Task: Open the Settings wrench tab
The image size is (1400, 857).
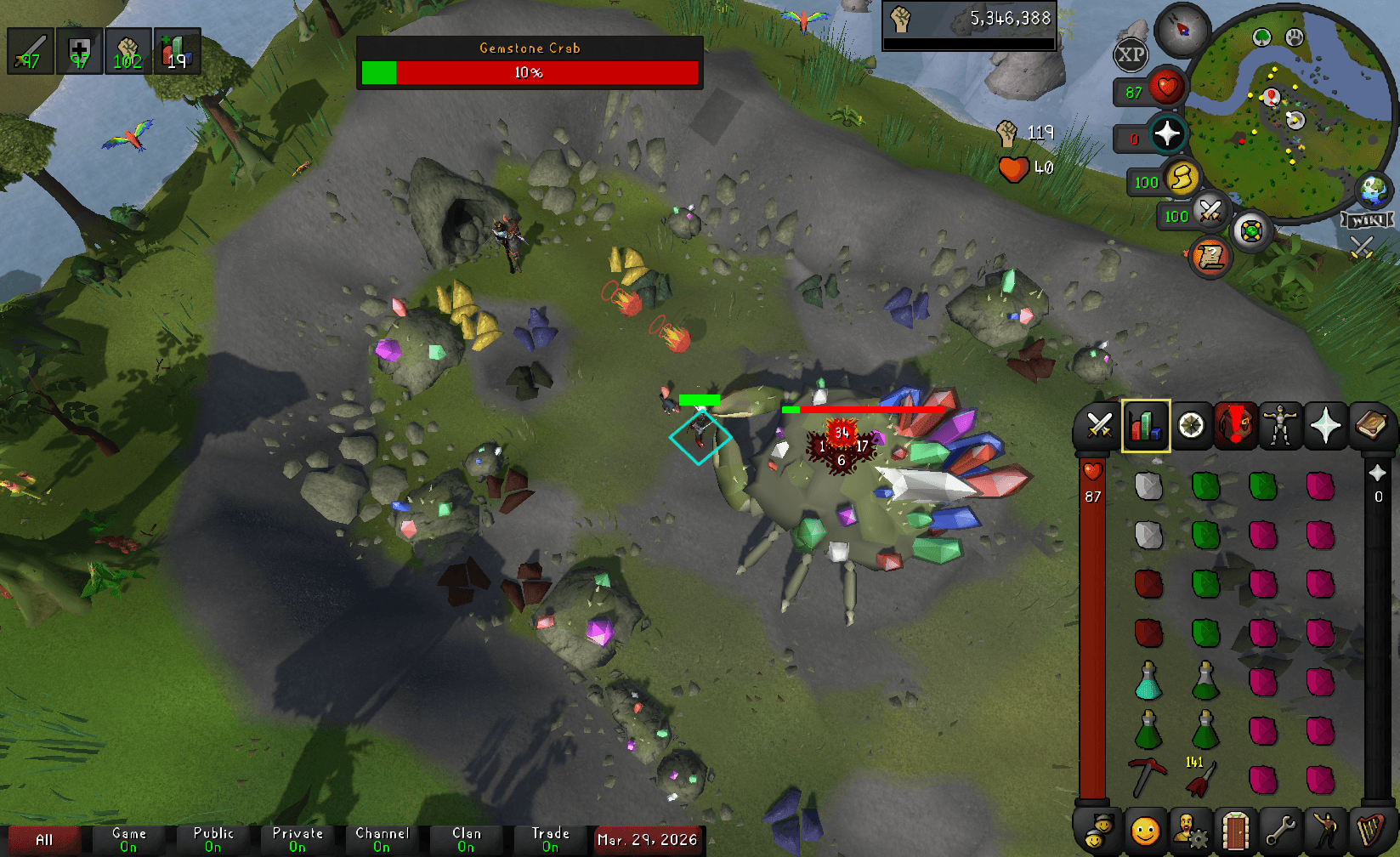Action: (x=1282, y=831)
